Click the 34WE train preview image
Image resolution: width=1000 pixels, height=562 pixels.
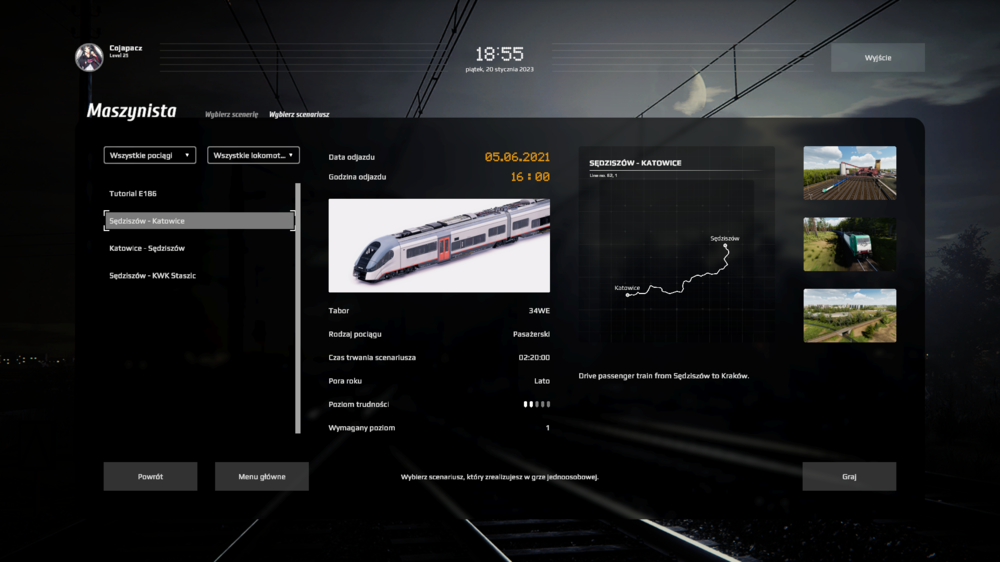pos(439,245)
